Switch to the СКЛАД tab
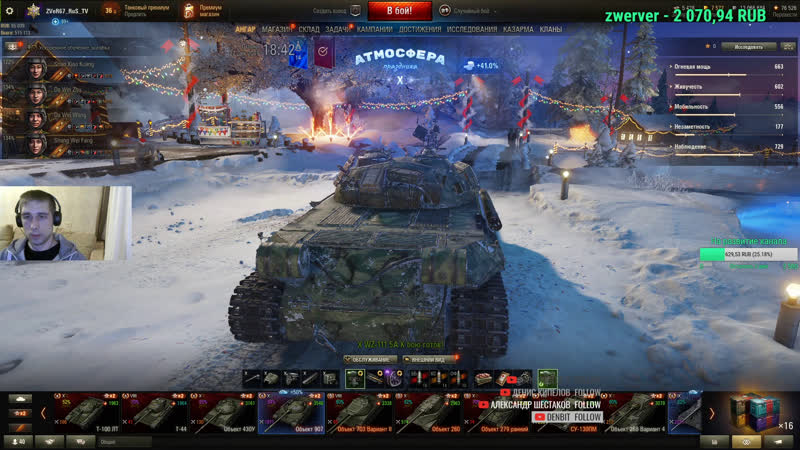The image size is (800, 450). pos(309,30)
